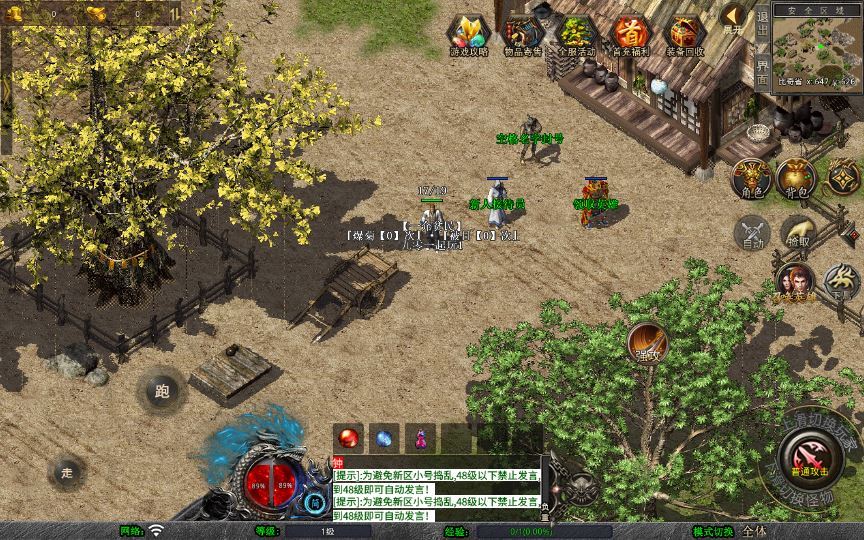Open the 装备回收 equipment recycling icon
This screenshot has height=540, width=864.
coord(685,35)
